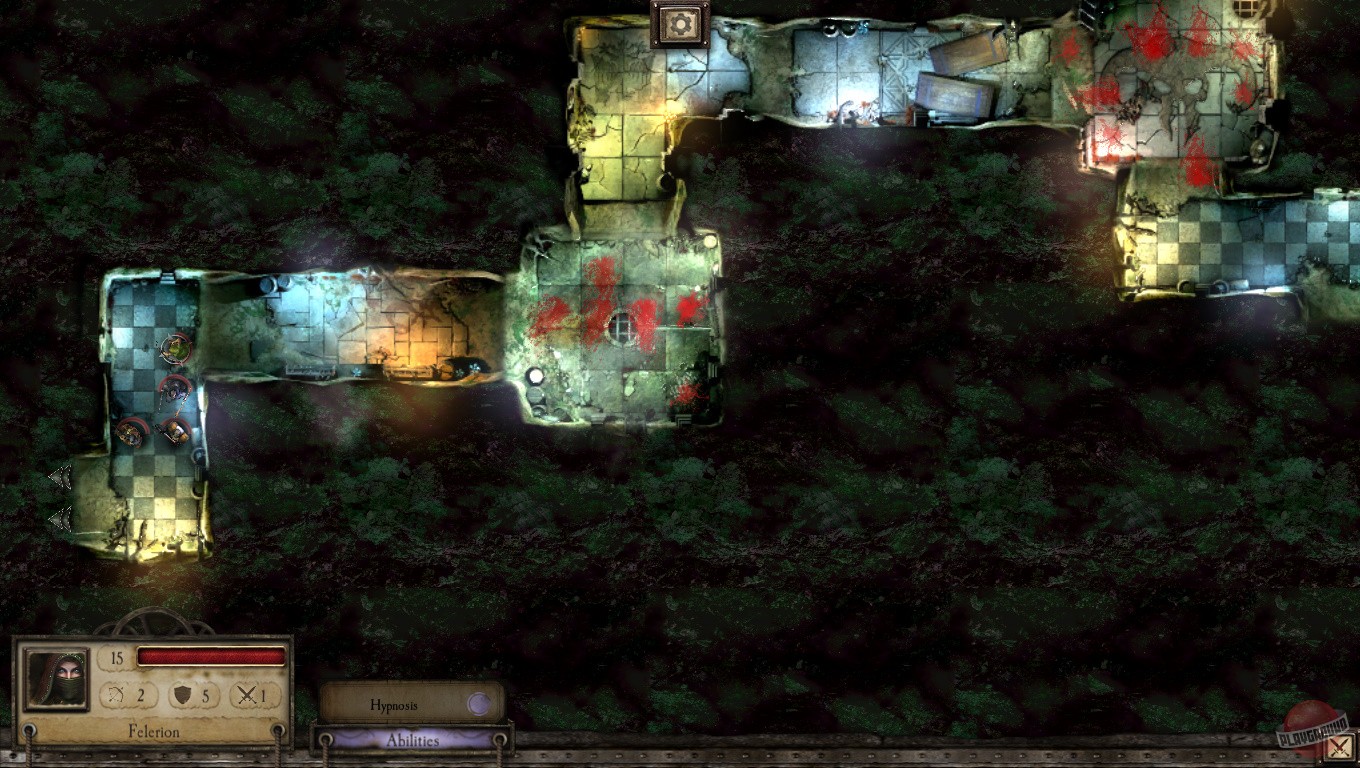Open the Abilities tab

[x=413, y=741]
